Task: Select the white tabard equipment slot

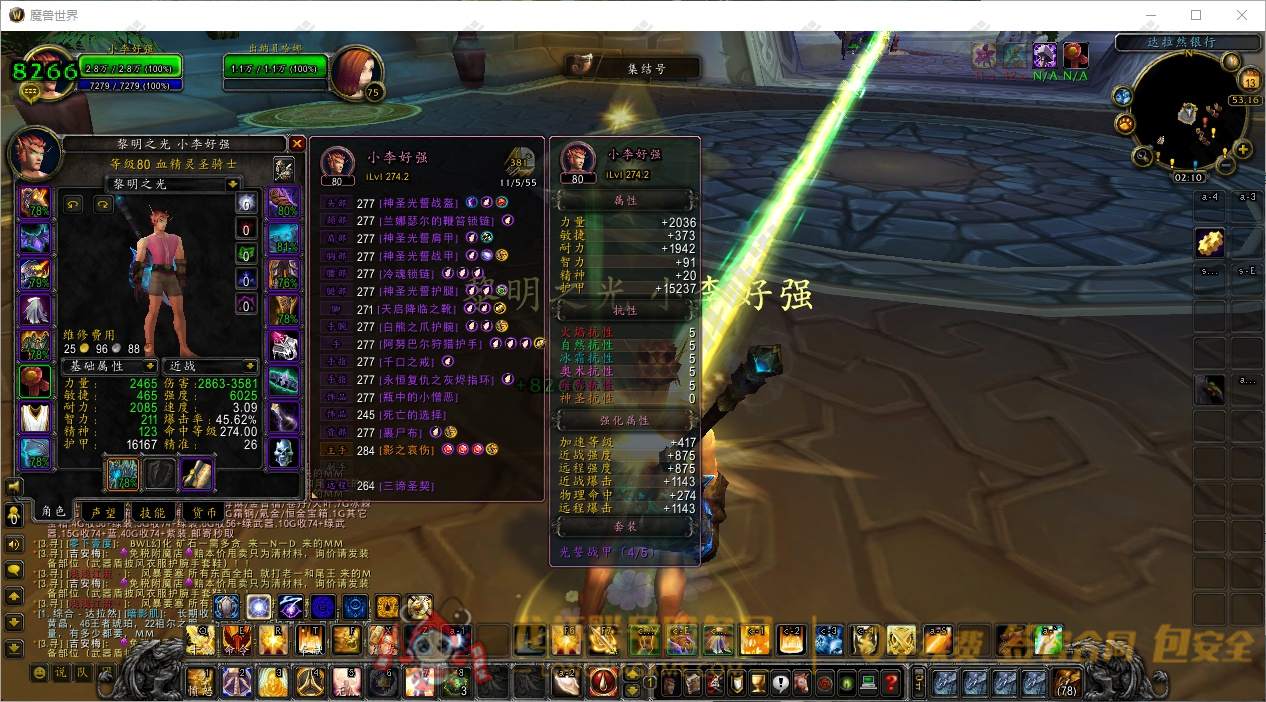Action: pos(35,417)
